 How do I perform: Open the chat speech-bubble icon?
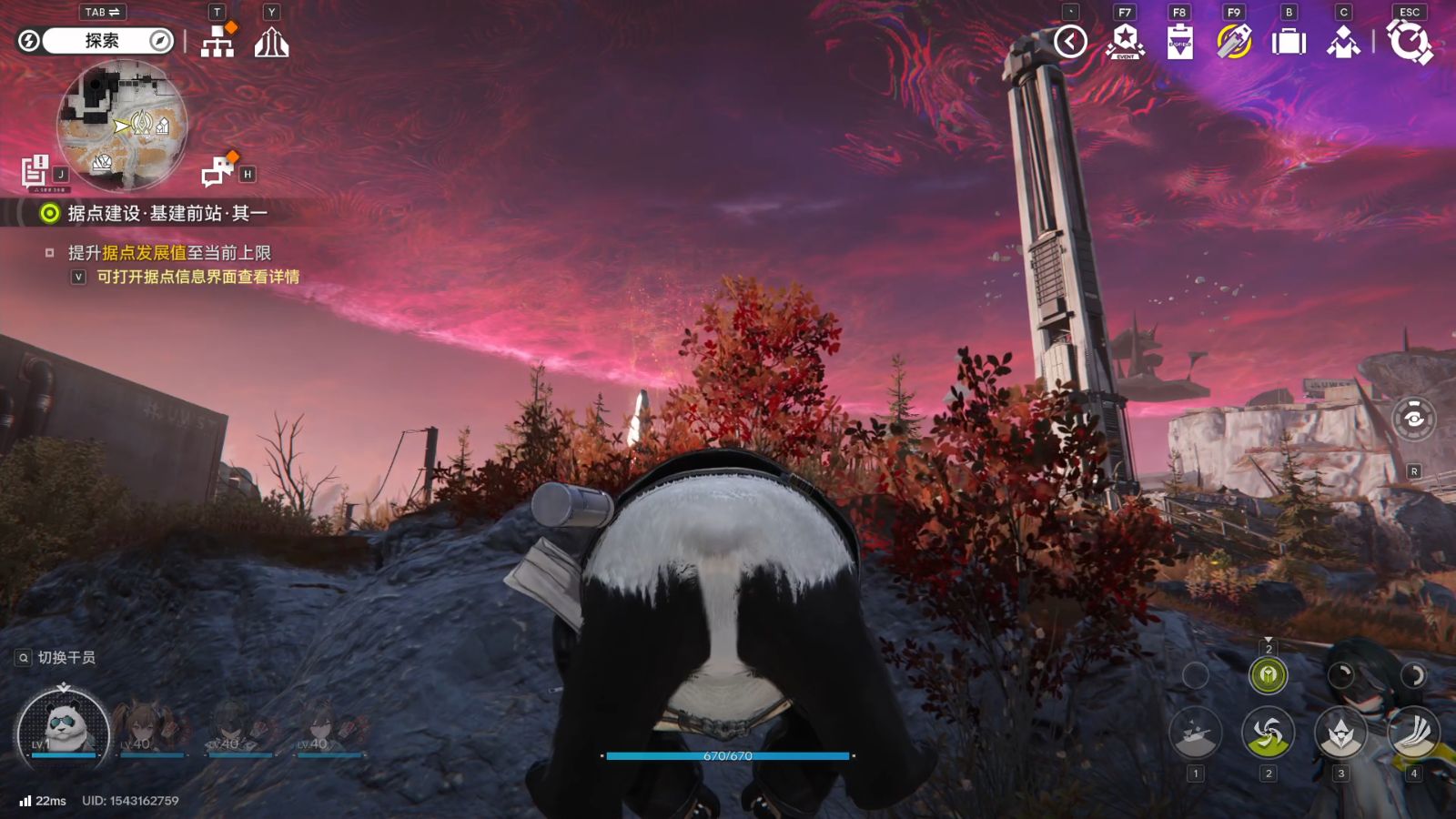(x=218, y=170)
